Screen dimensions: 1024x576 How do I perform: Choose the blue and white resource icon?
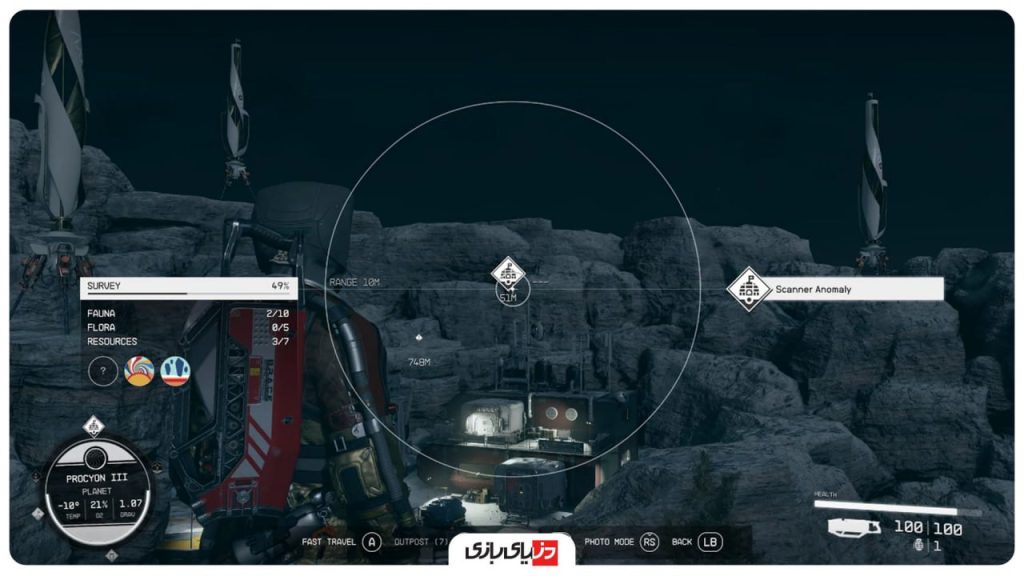pos(175,372)
